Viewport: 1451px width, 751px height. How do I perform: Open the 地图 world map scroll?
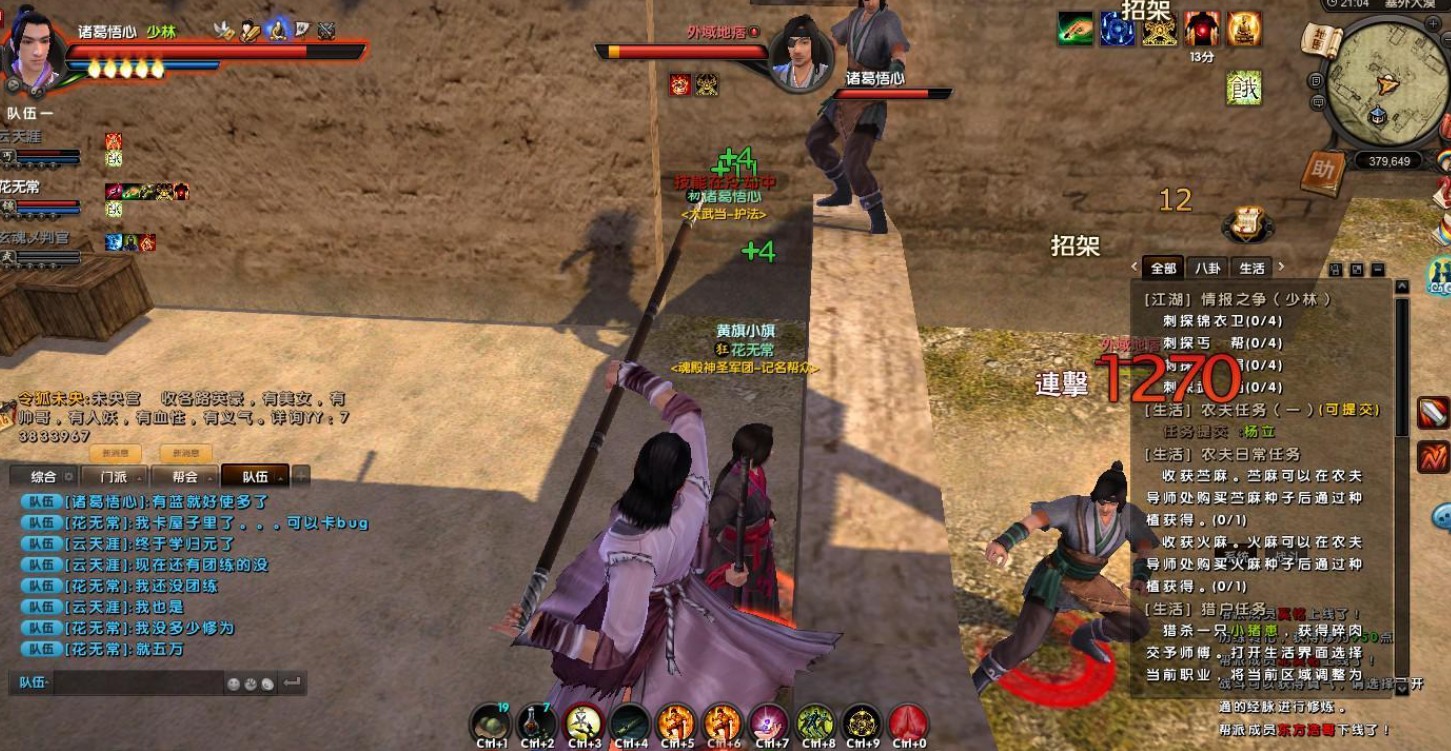click(1320, 40)
